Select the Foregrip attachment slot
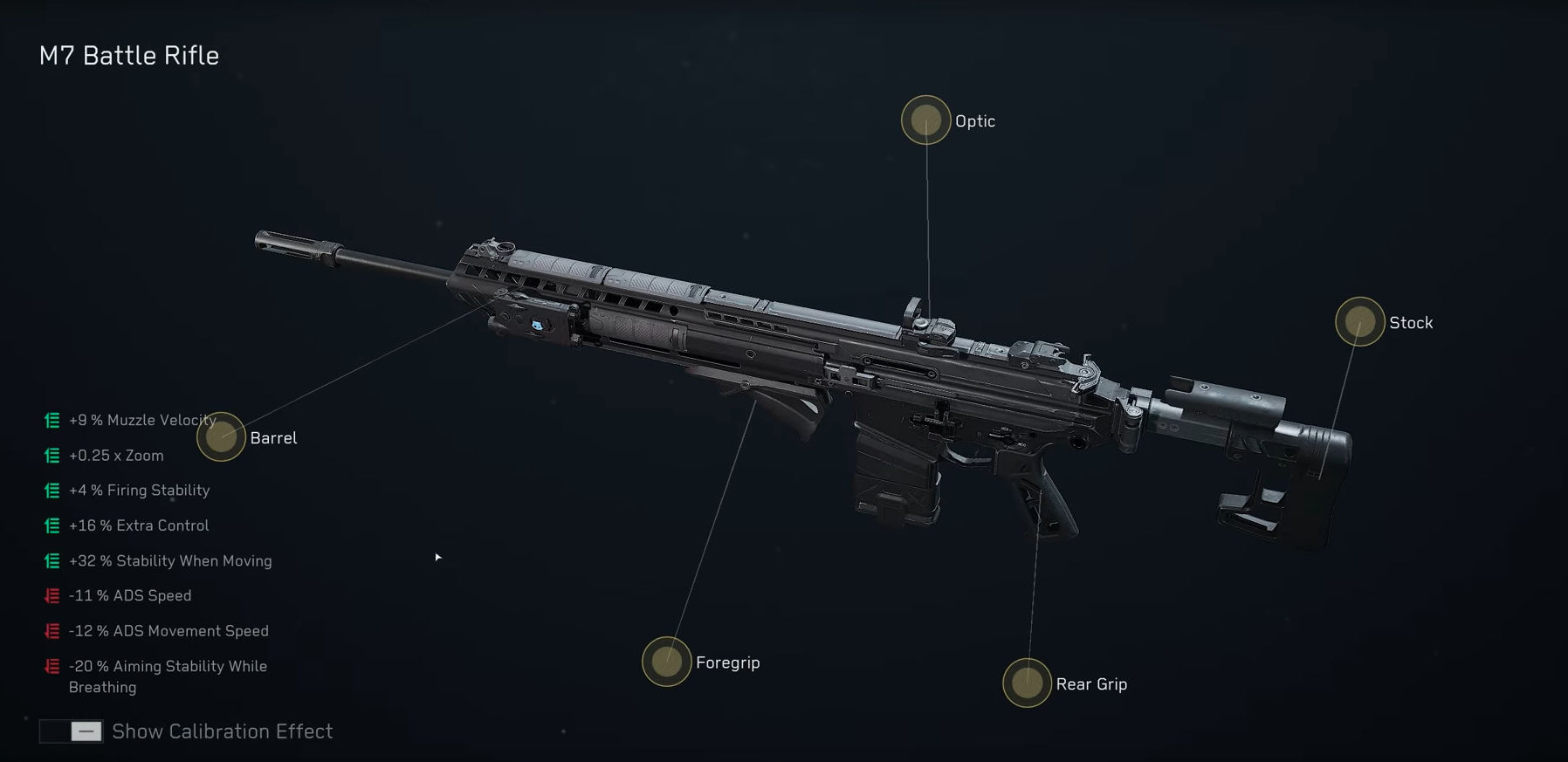Image resolution: width=1568 pixels, height=762 pixels. tap(666, 662)
